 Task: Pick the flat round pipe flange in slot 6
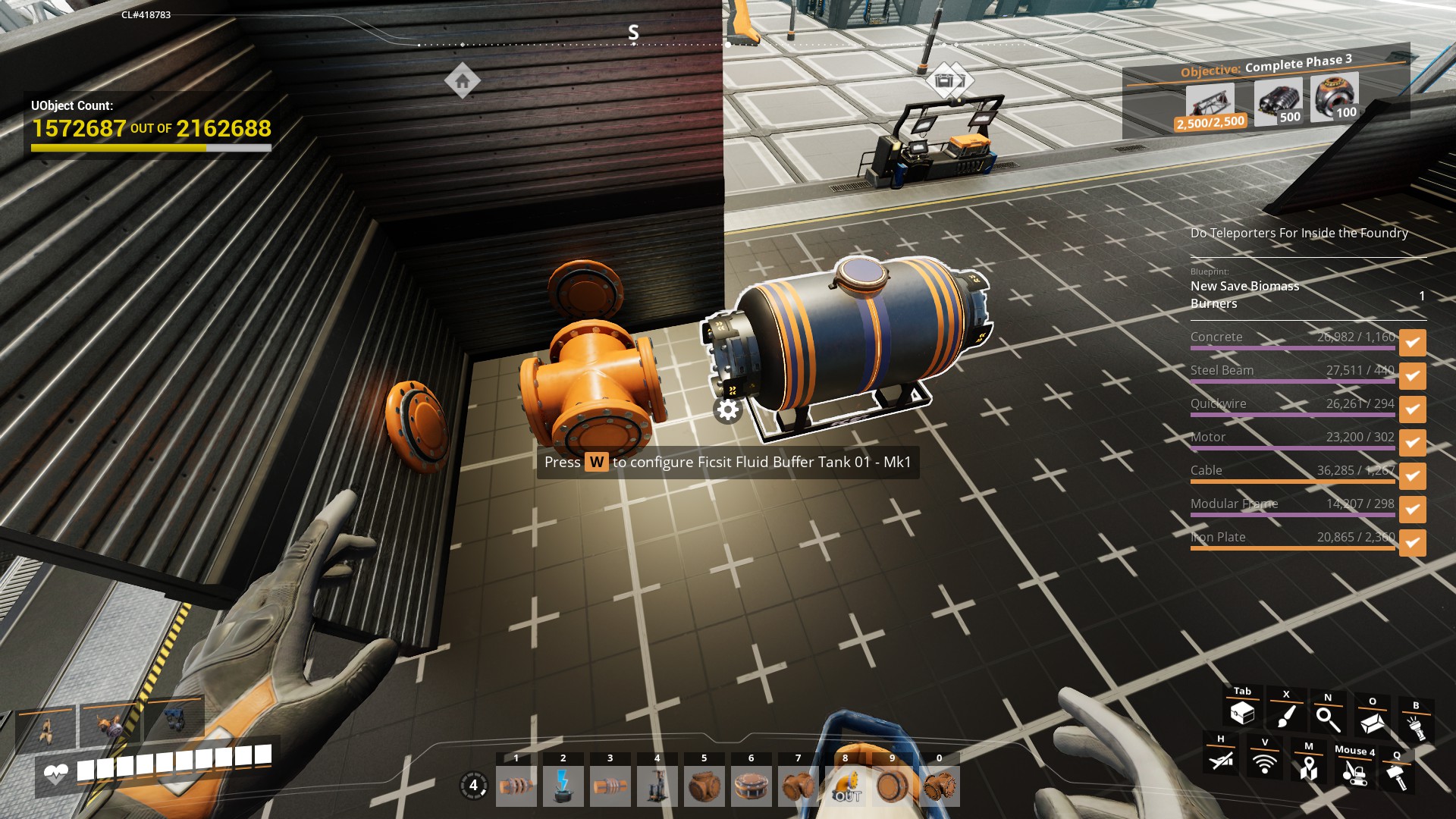(751, 786)
